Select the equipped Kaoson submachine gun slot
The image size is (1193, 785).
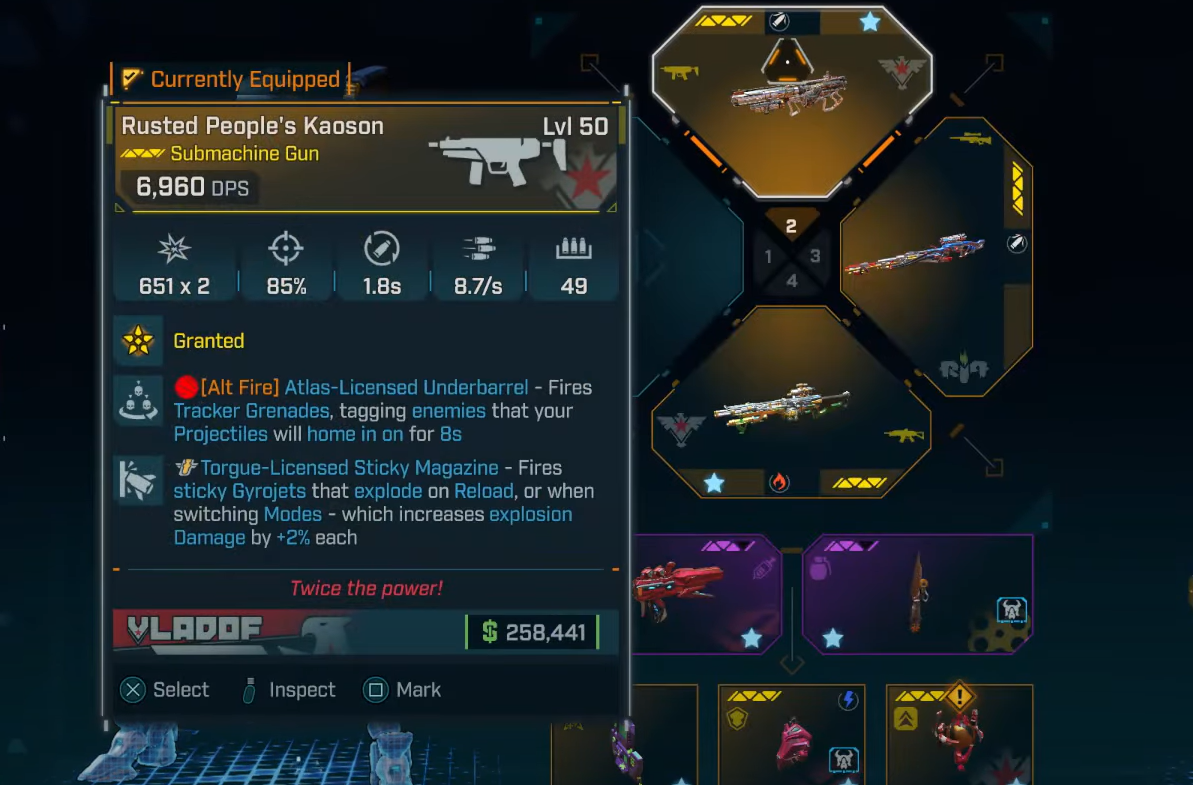tap(791, 100)
